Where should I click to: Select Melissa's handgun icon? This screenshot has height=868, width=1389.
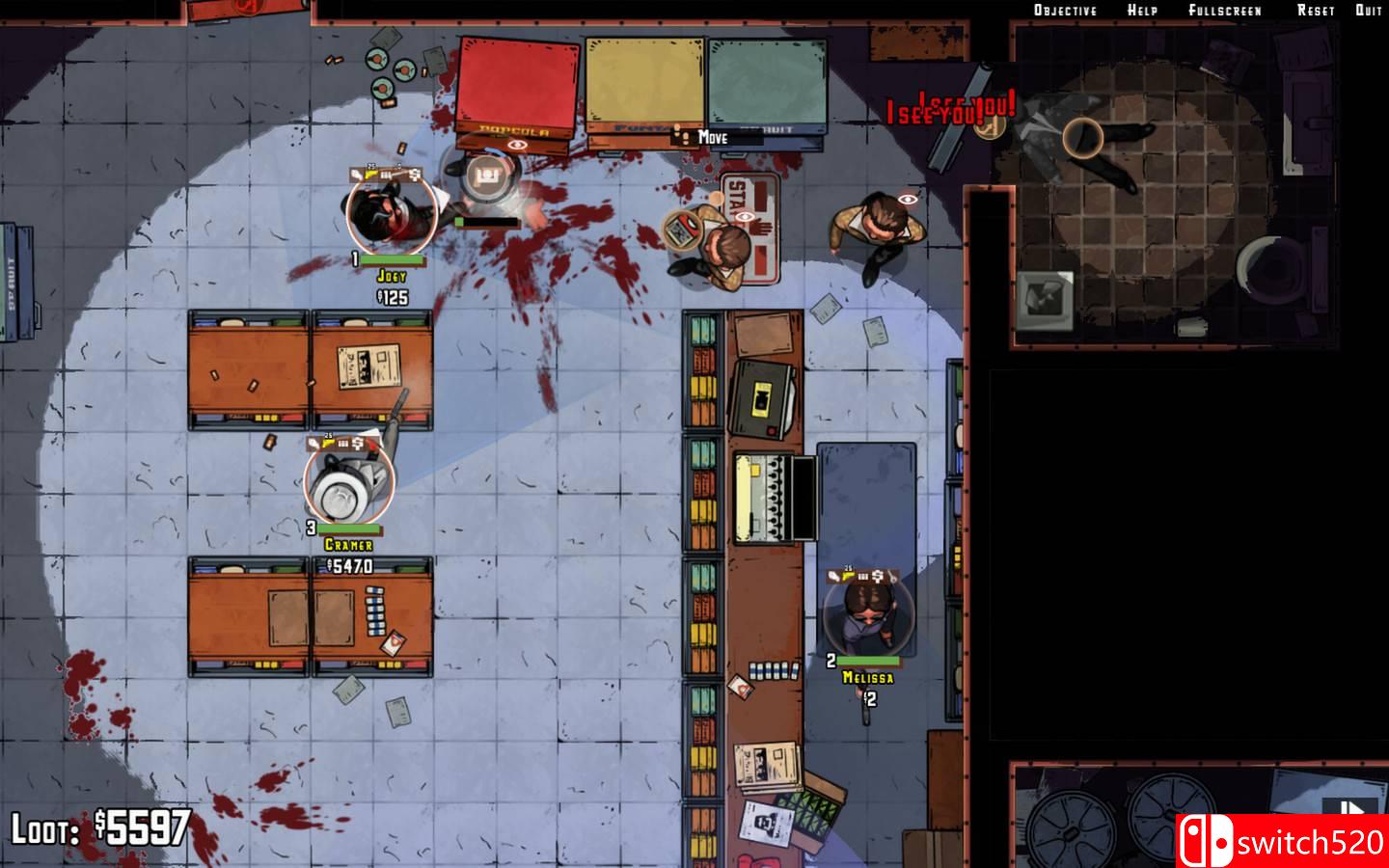849,576
